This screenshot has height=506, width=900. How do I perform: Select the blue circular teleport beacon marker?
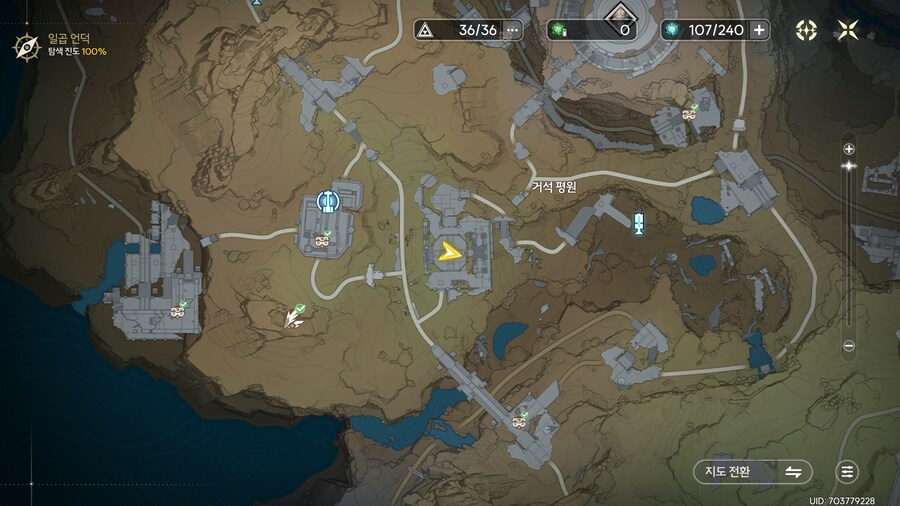click(326, 201)
